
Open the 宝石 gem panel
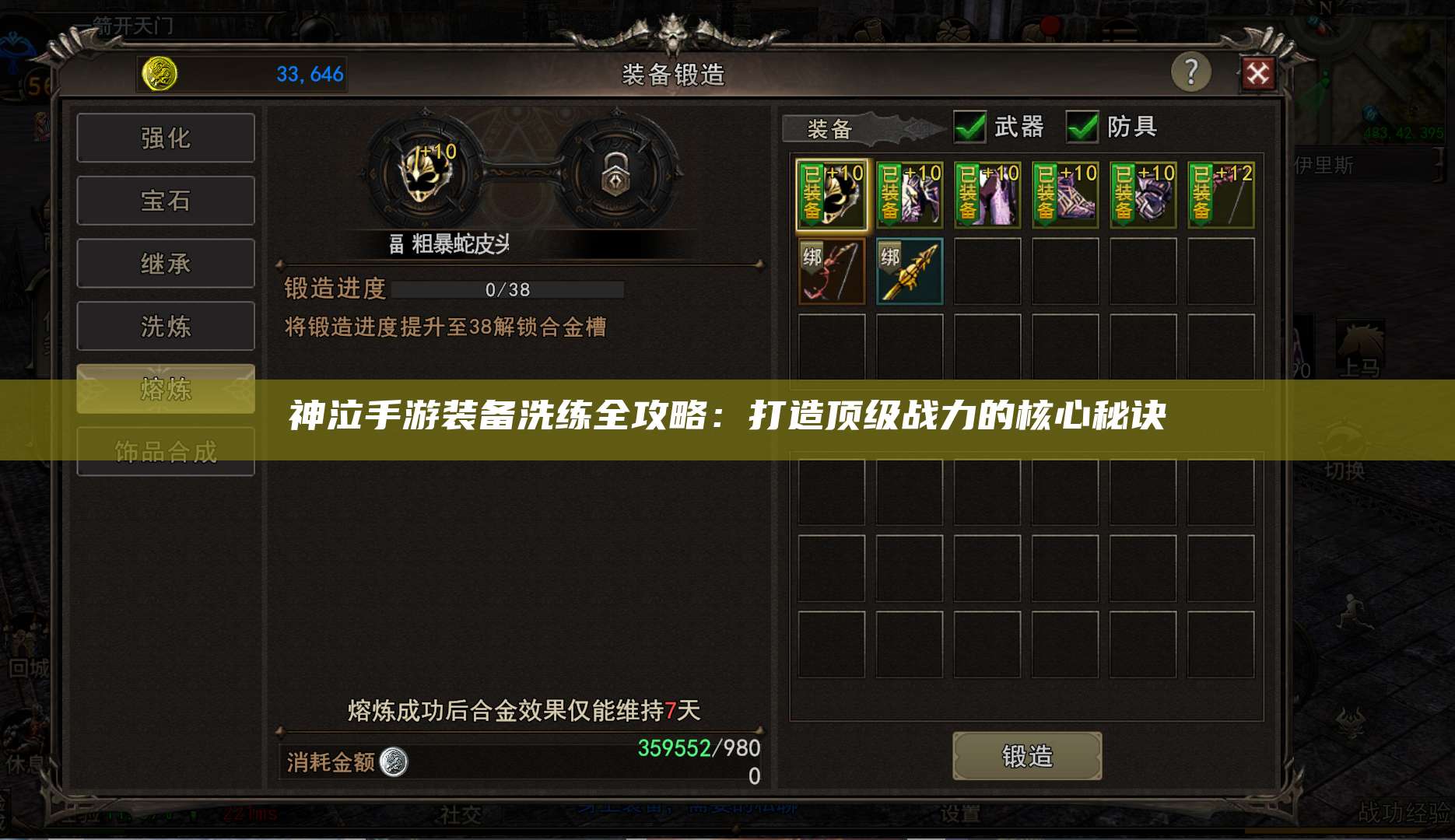[x=166, y=200]
